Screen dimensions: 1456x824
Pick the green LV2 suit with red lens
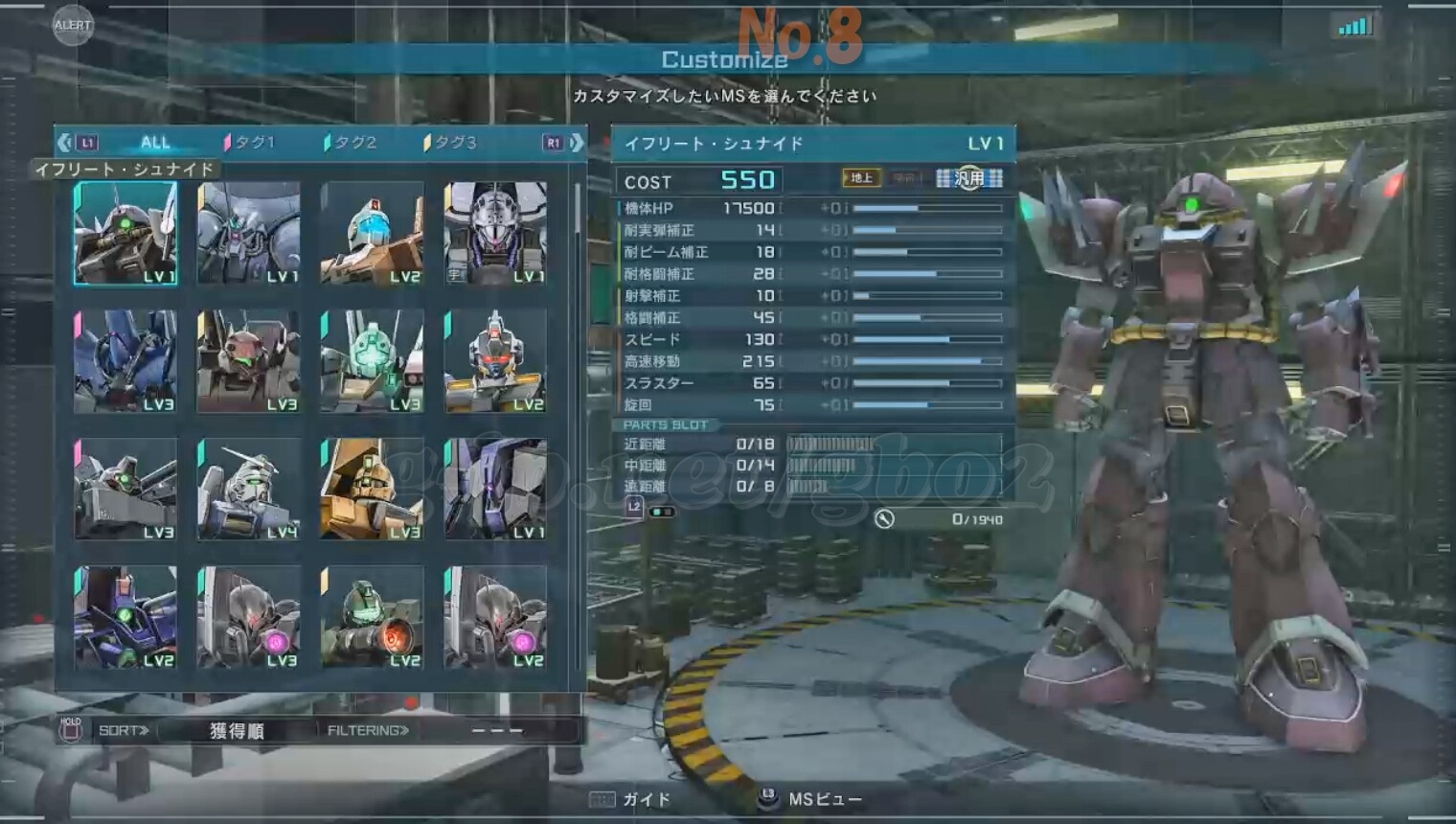click(372, 617)
